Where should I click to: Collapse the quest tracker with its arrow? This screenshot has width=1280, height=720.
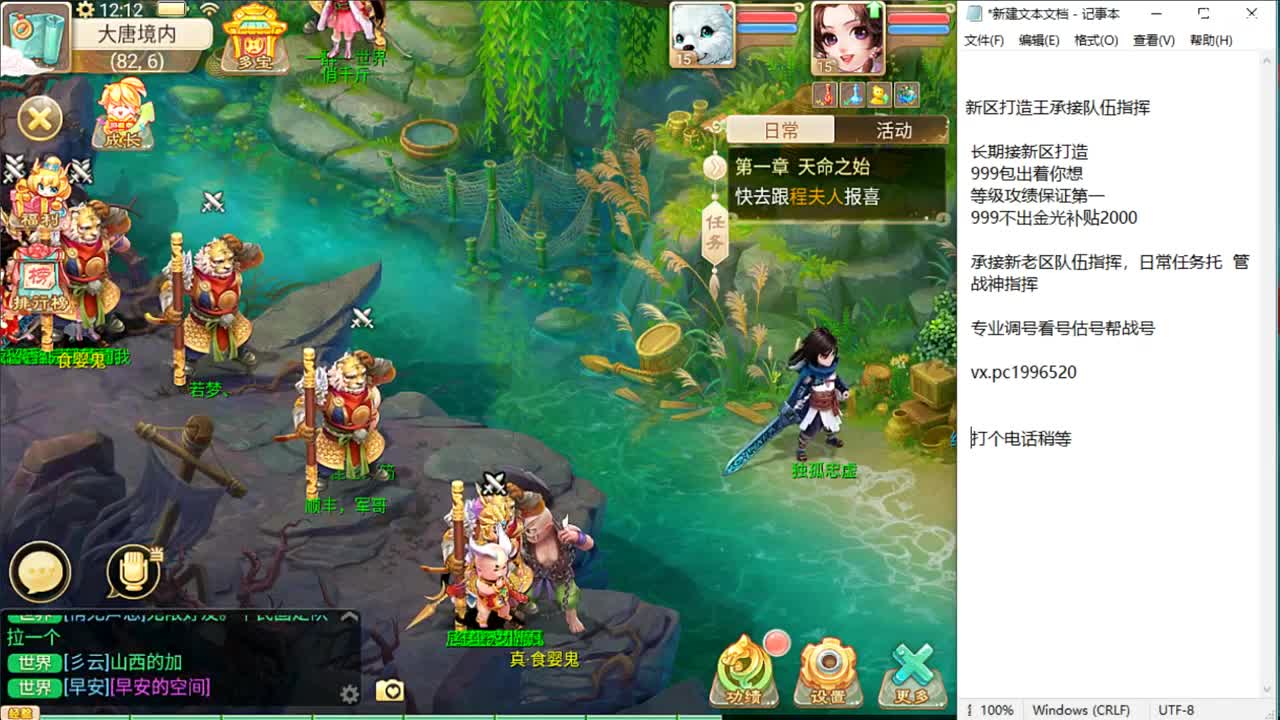716,166
